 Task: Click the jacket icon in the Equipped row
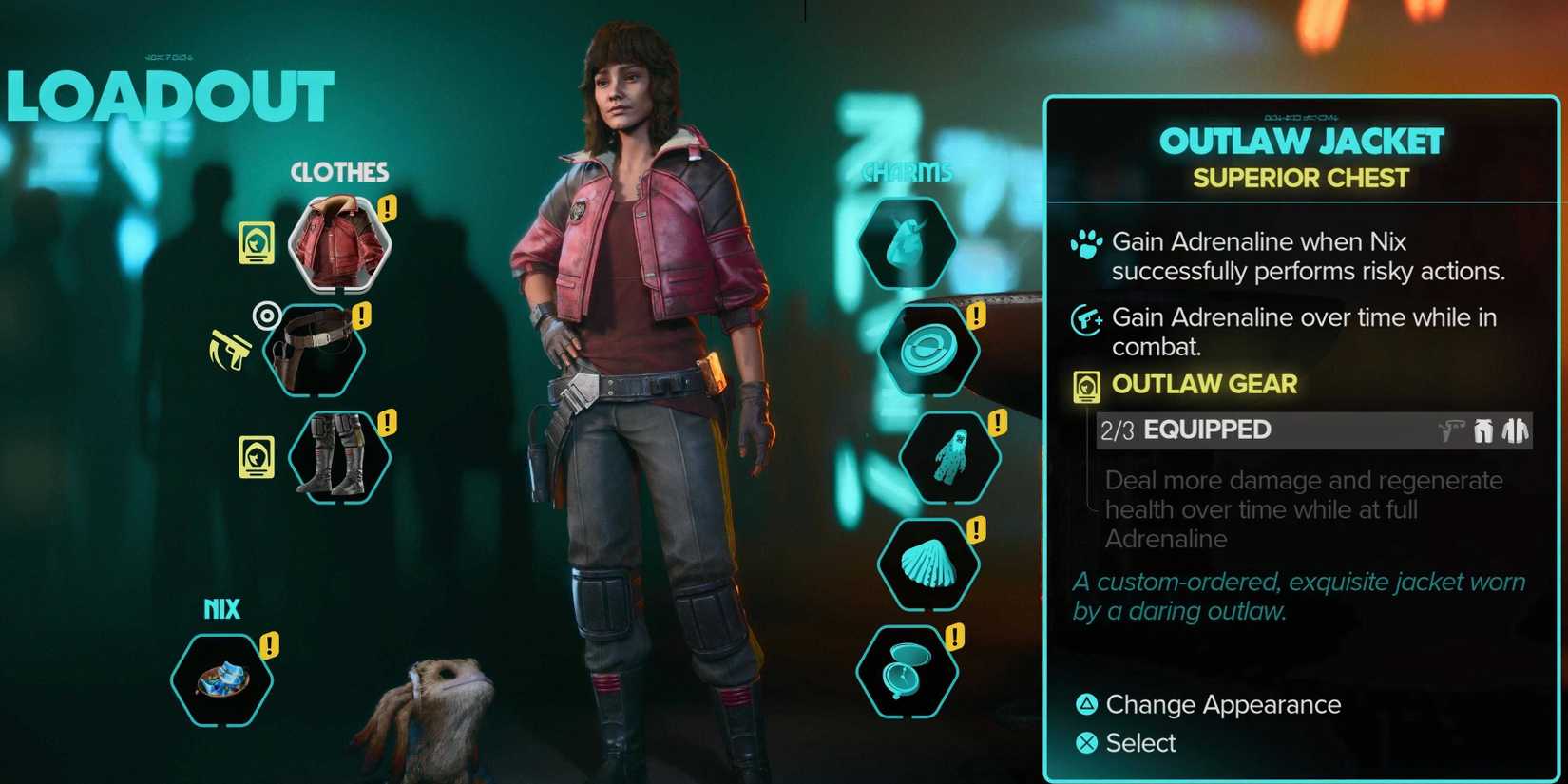point(1515,430)
